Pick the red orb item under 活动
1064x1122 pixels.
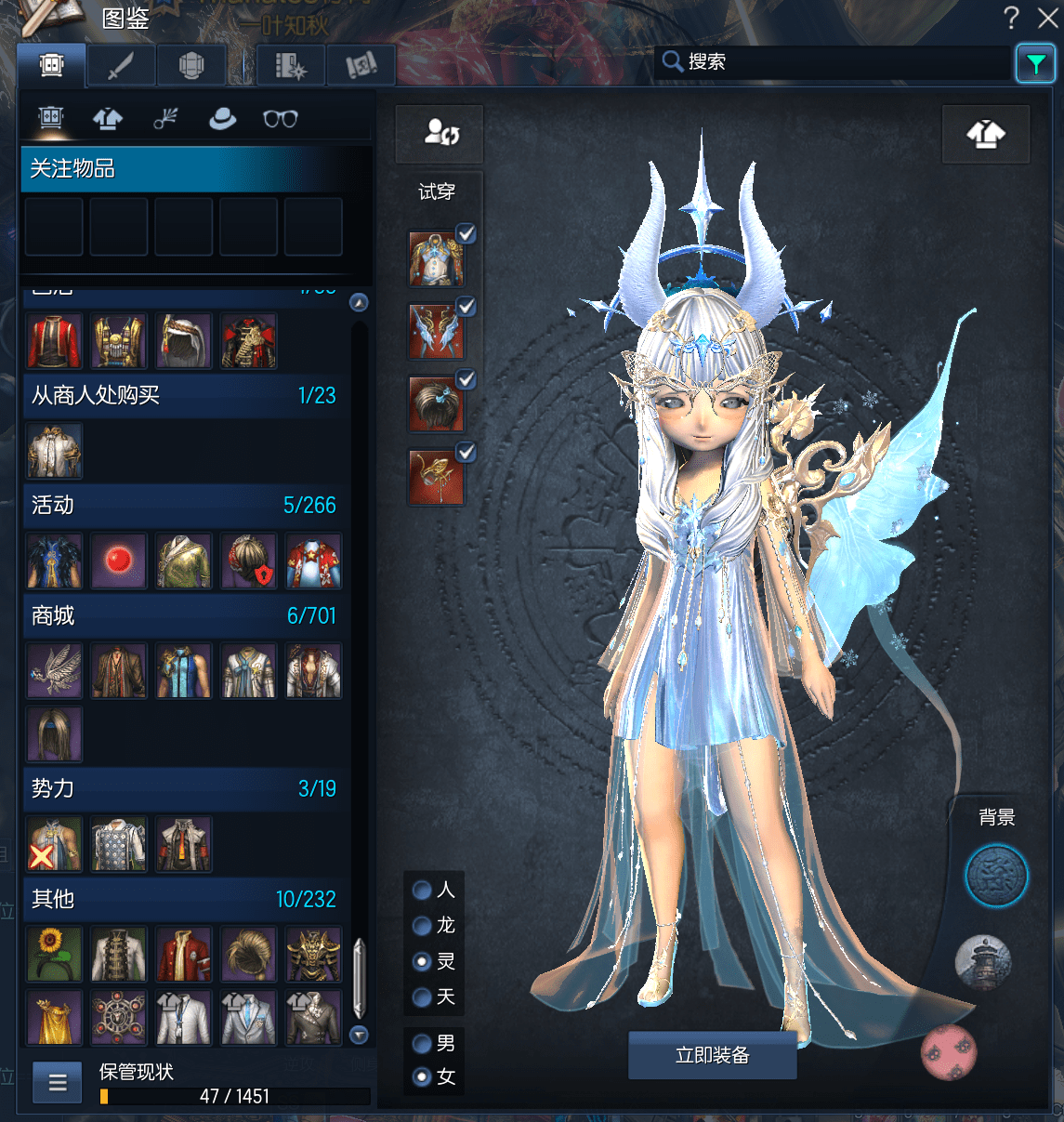click(119, 561)
